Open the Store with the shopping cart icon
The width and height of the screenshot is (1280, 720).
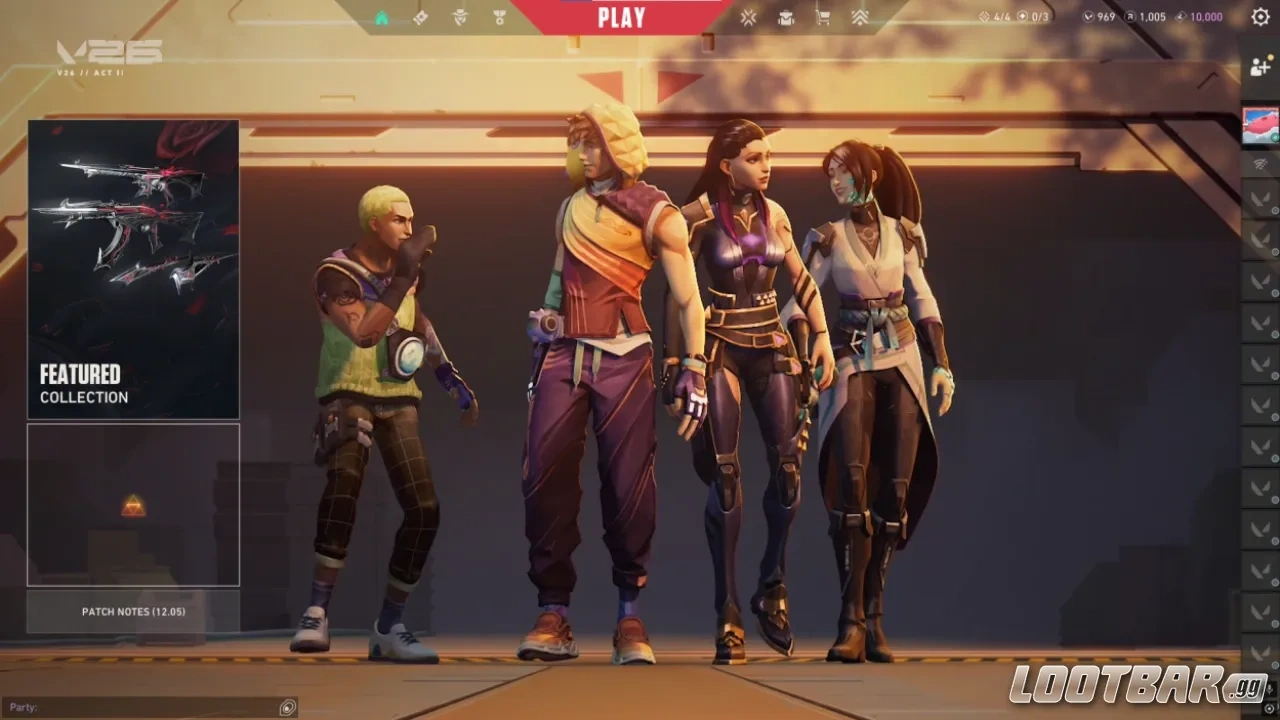point(822,16)
